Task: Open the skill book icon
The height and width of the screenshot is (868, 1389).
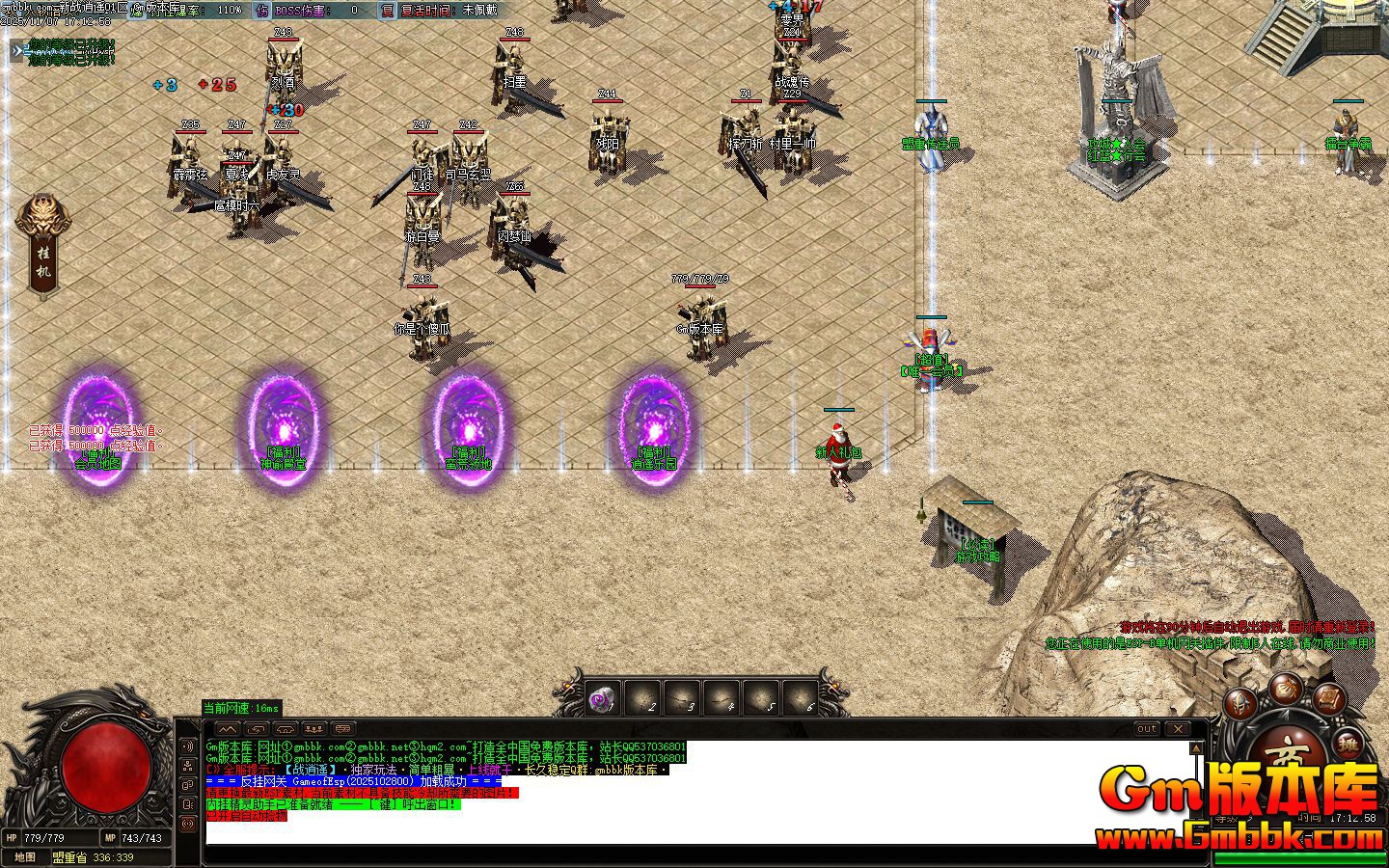Action: pos(1327,700)
